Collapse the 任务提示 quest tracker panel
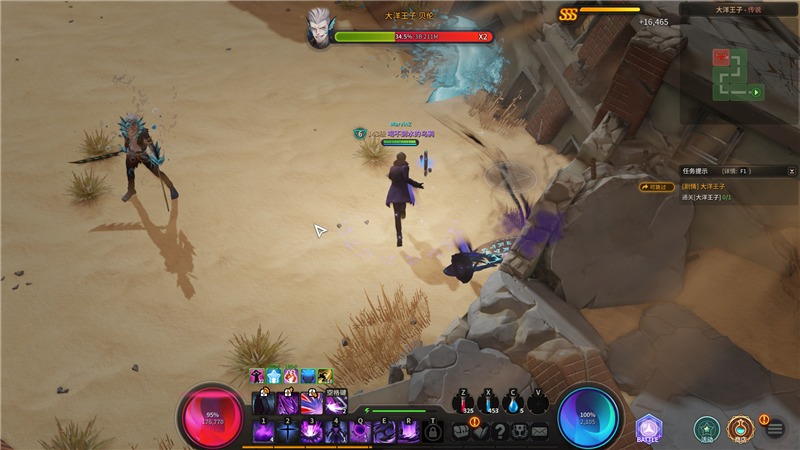Screen dimensions: 800x450 pyautogui.click(x=790, y=171)
